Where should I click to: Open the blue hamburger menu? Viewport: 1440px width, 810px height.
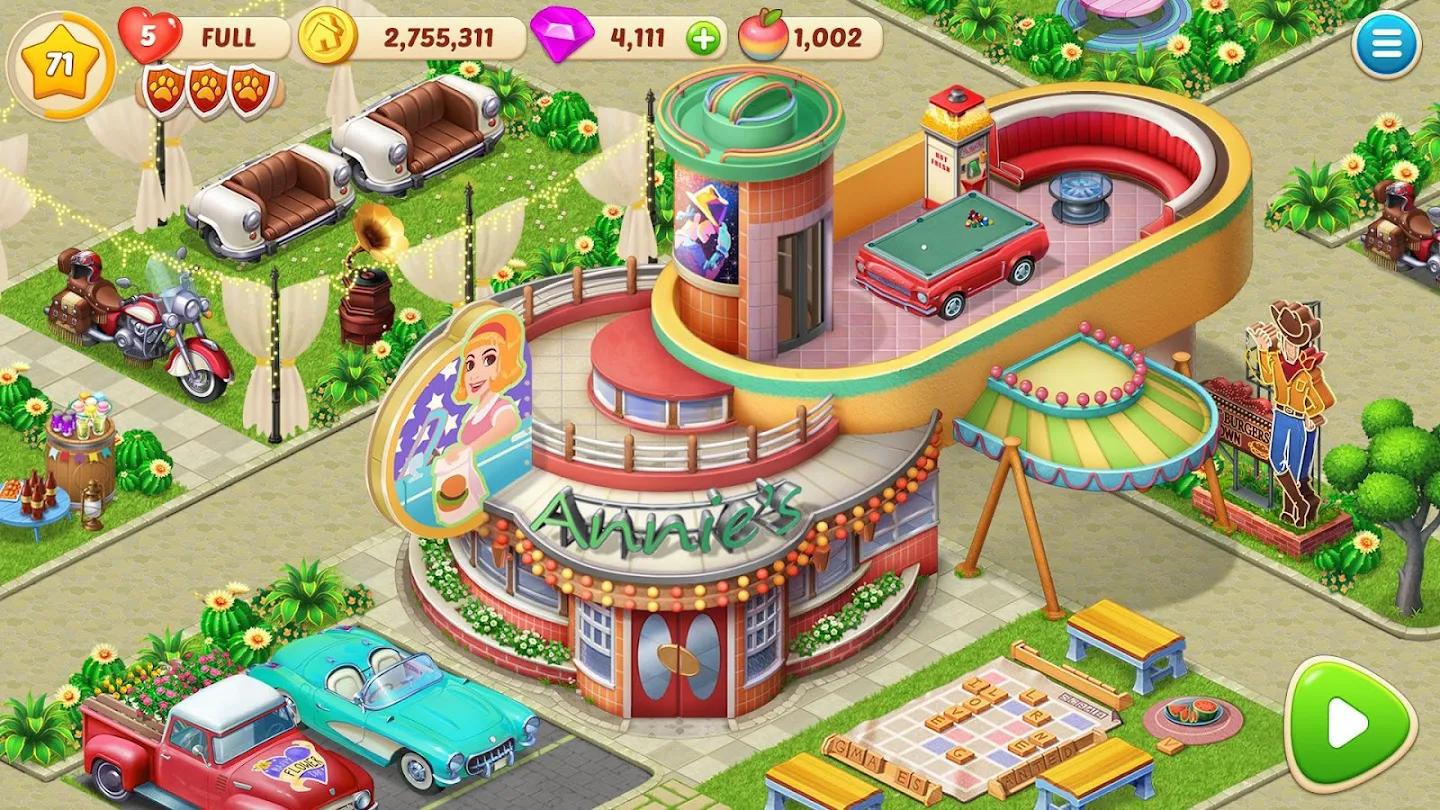tap(1386, 44)
